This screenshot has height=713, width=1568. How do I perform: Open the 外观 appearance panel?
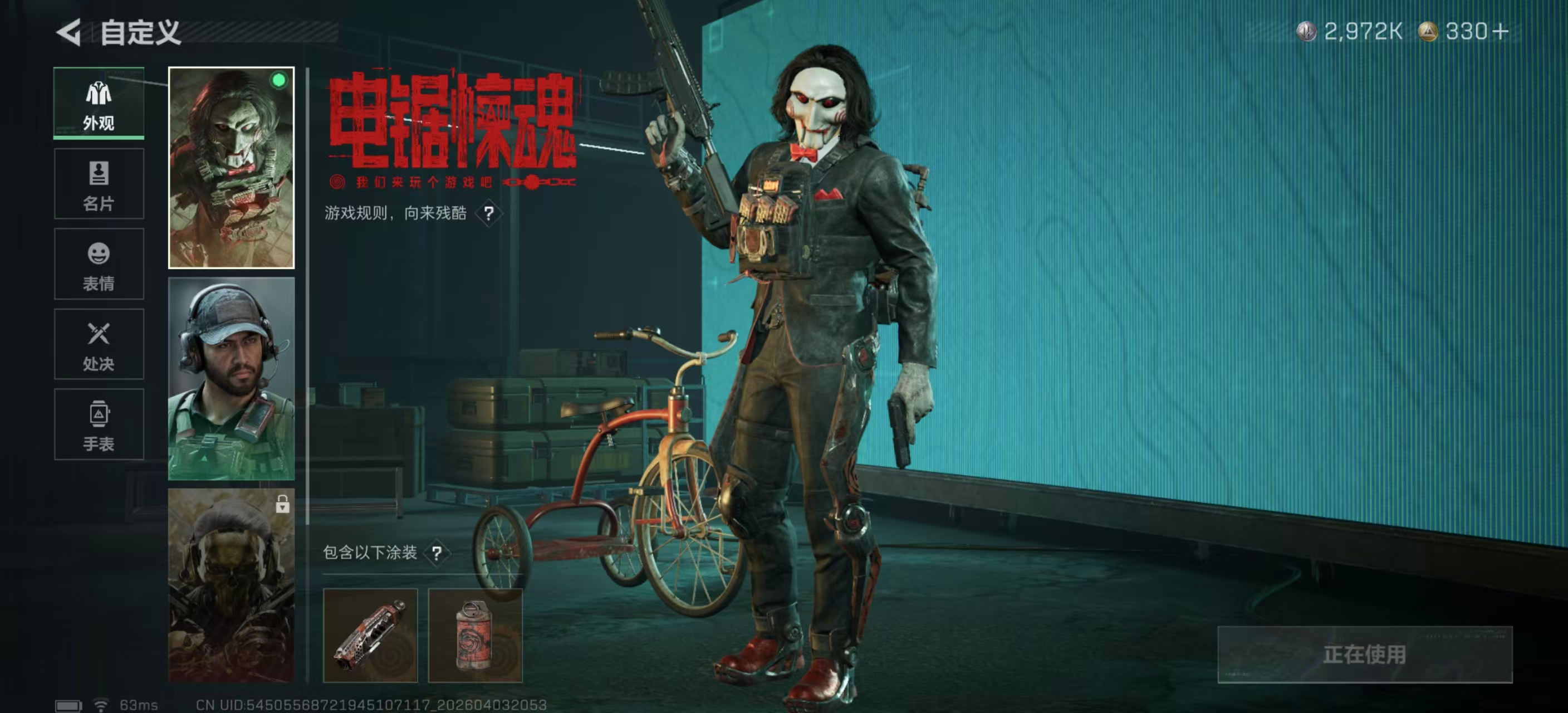[99, 102]
